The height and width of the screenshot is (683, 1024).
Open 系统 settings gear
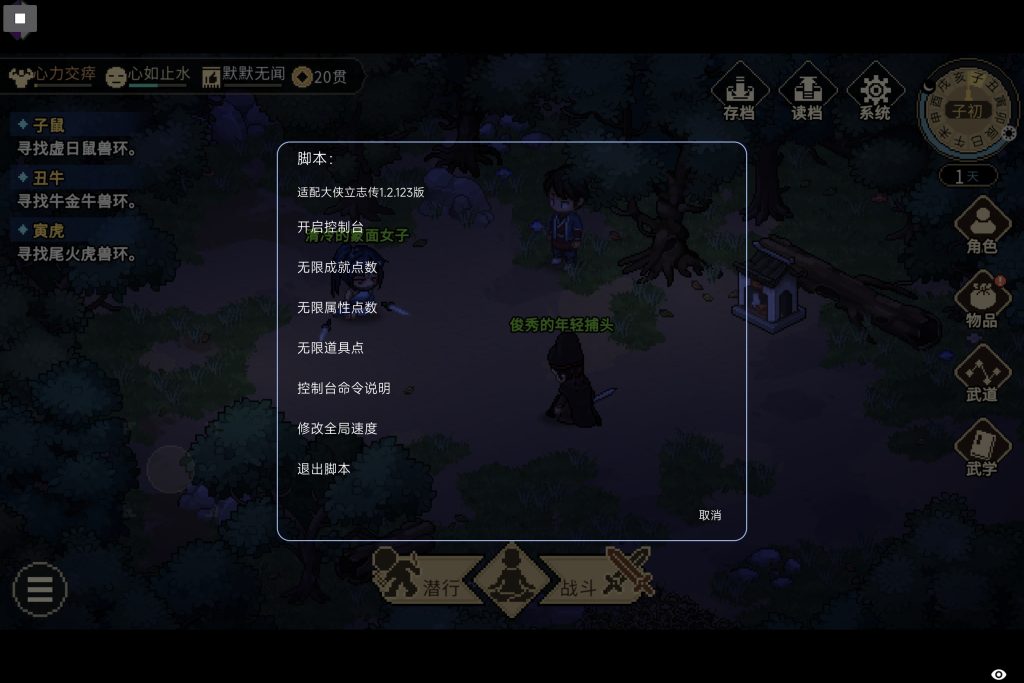pyautogui.click(x=875, y=92)
